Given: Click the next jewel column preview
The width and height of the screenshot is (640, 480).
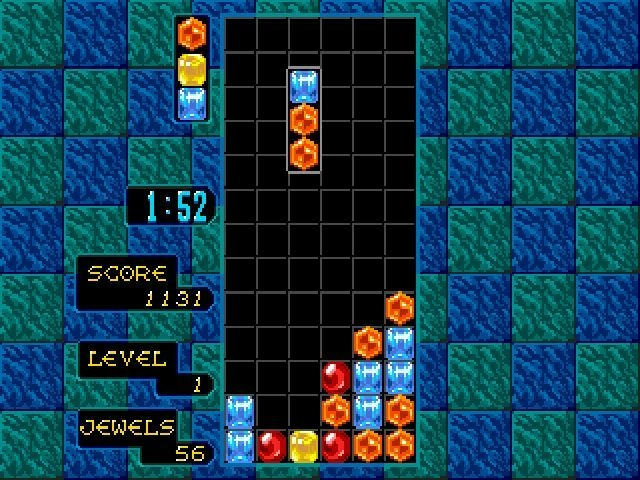Looking at the screenshot, I should 191,68.
